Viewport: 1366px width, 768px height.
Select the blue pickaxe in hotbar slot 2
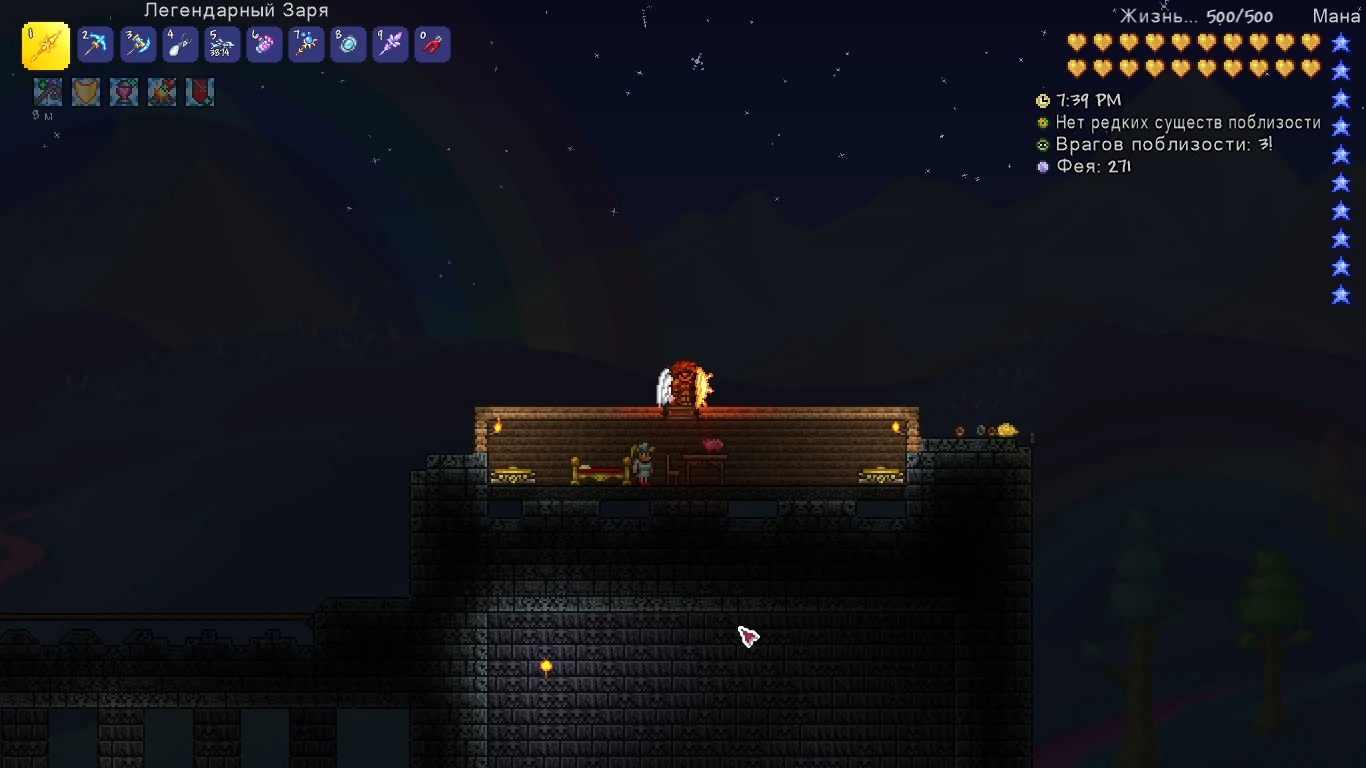coord(95,45)
